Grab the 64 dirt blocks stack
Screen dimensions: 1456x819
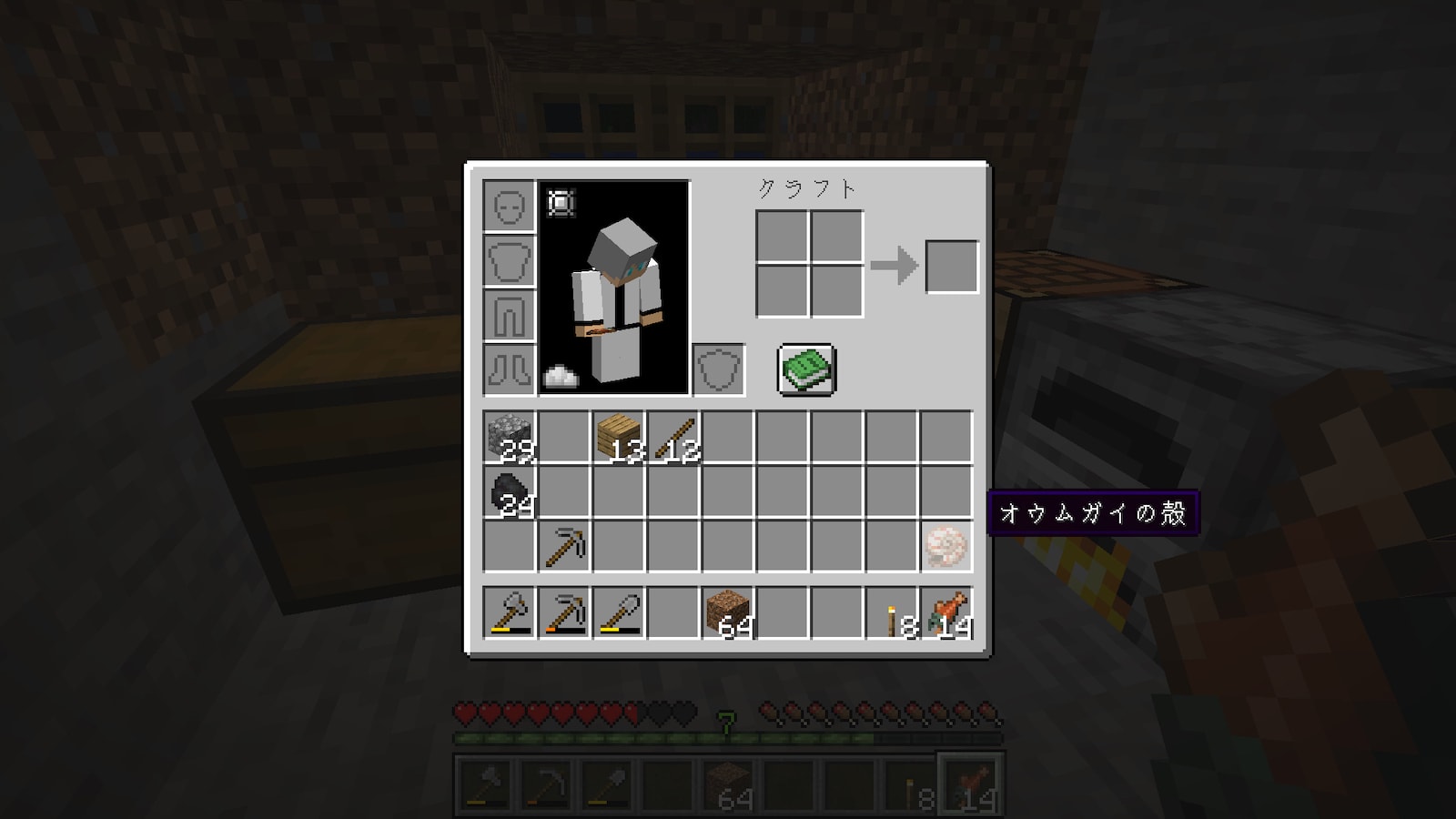[728, 612]
